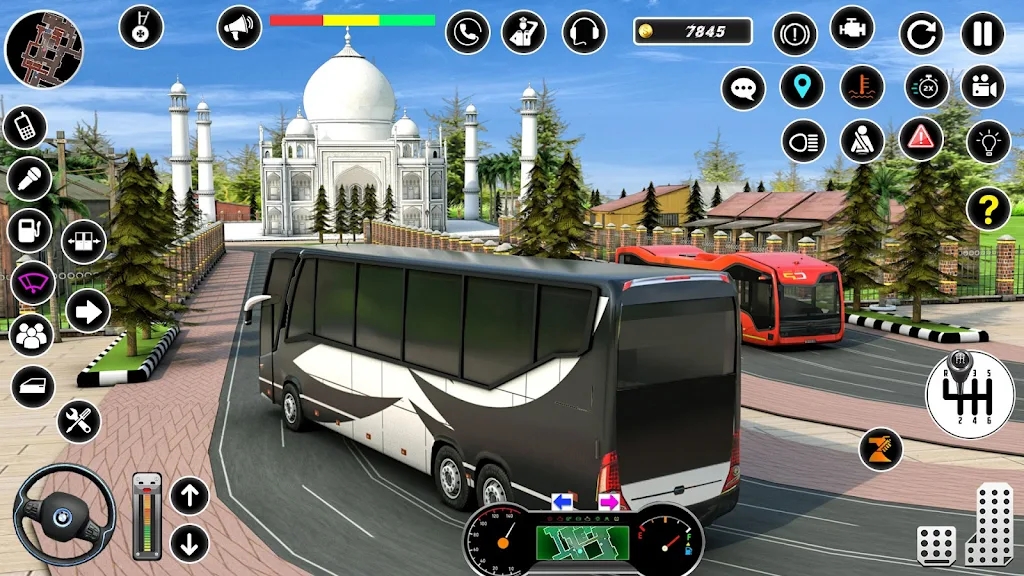Viewport: 1024px width, 576px height.
Task: Click the gear shifter knob
Action: coord(969,394)
